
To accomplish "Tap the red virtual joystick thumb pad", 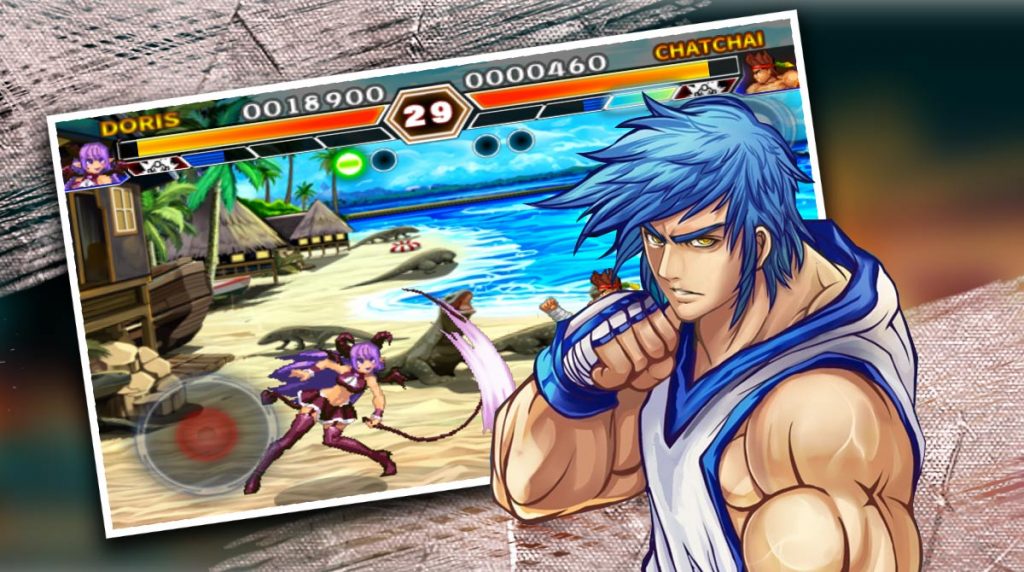I will (207, 432).
